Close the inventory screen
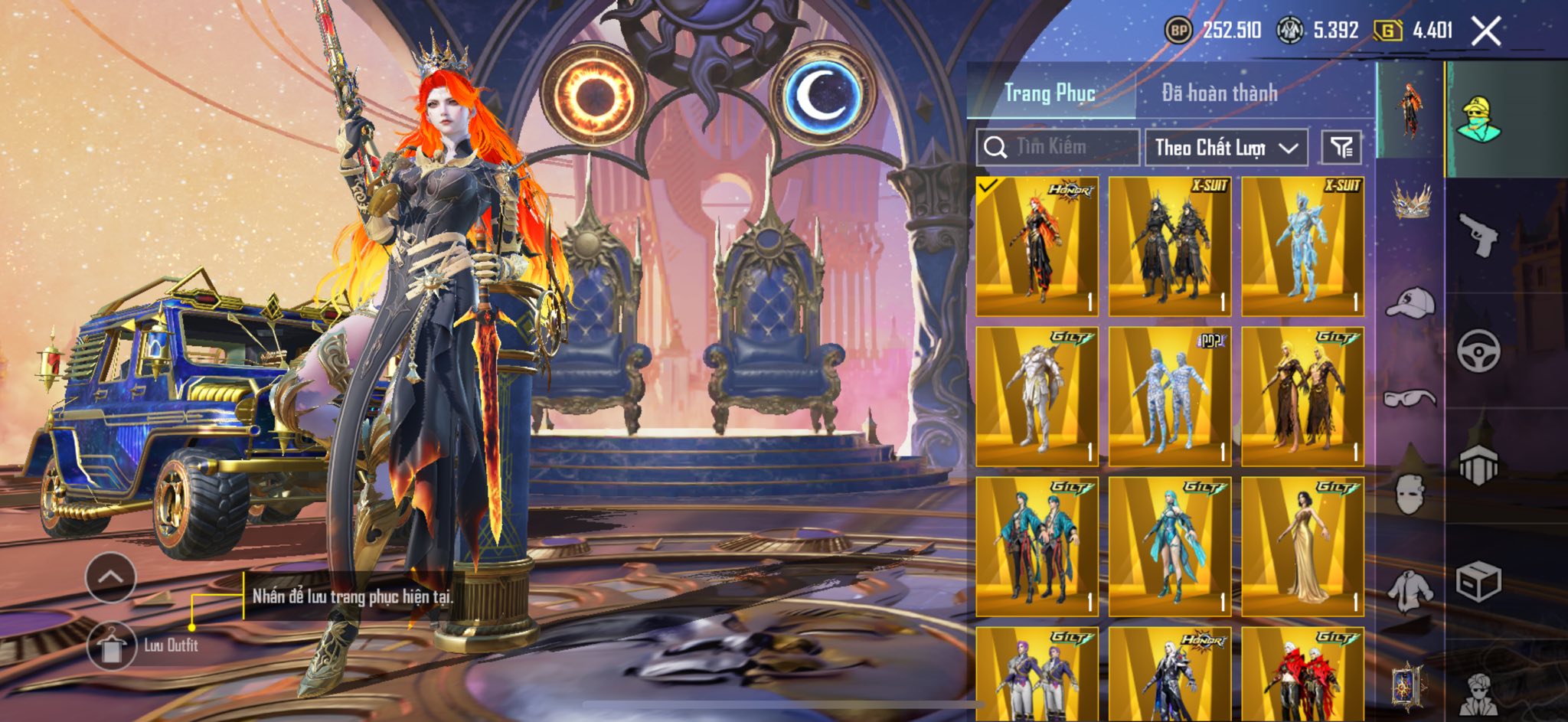1568x722 pixels. tap(1486, 31)
